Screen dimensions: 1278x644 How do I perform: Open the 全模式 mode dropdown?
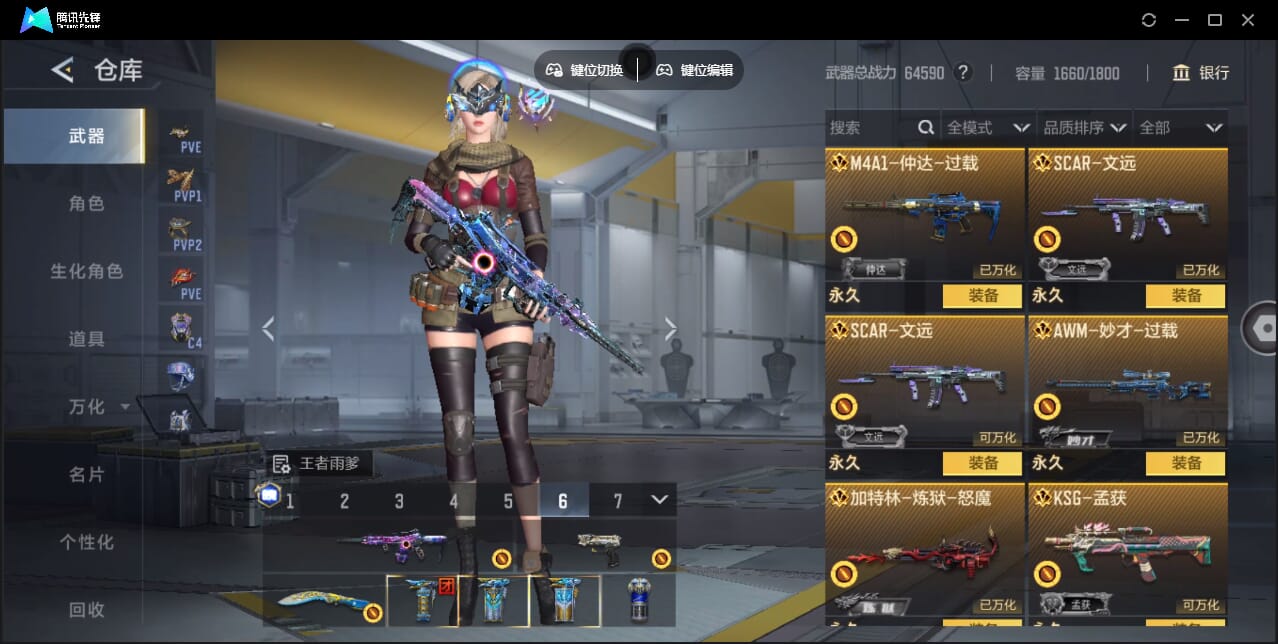pyautogui.click(x=987, y=128)
